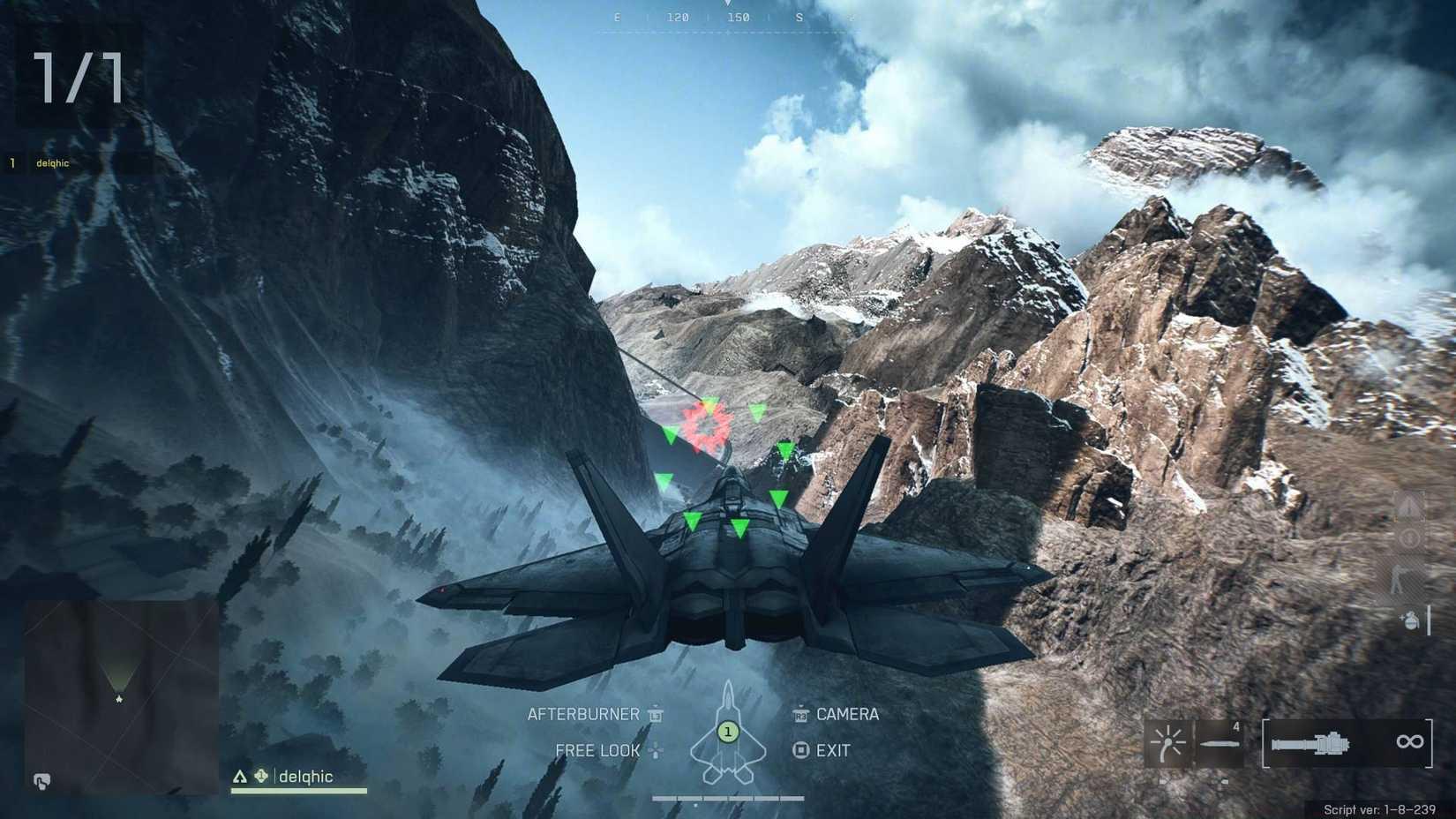The height and width of the screenshot is (819, 1456).
Task: Click the green health bar under delqhic
Action: [x=298, y=792]
